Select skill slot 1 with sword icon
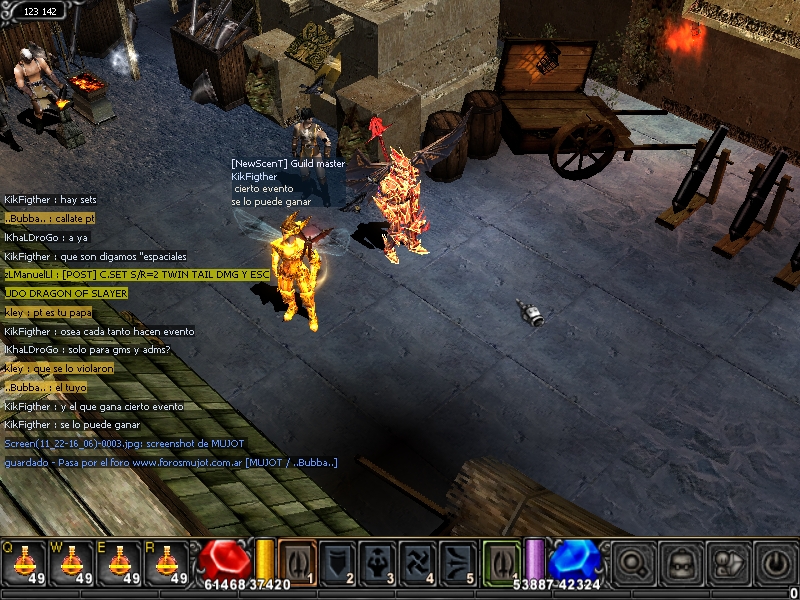Screen dimensions: 800x600 [297, 560]
